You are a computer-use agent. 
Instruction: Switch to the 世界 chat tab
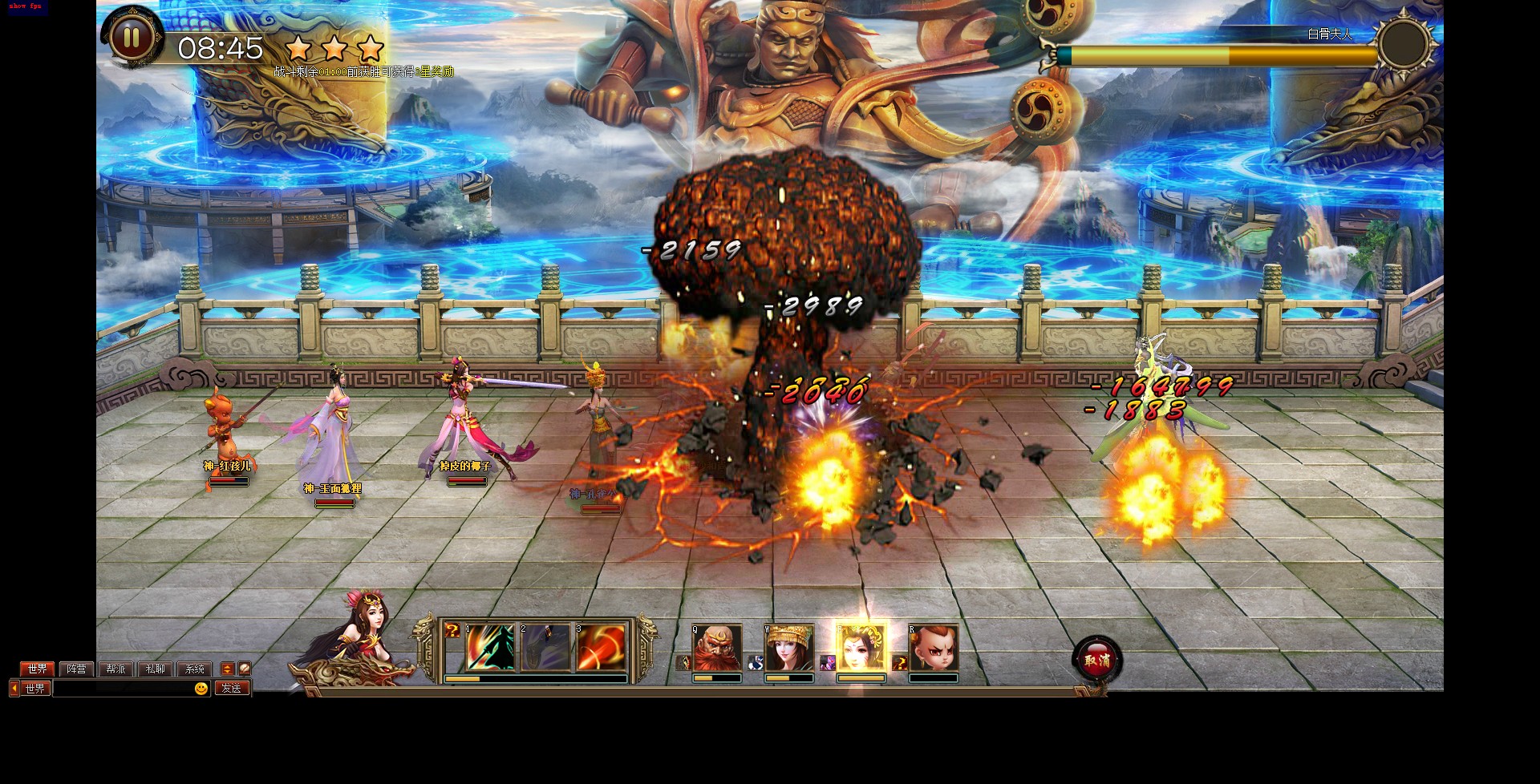37,669
